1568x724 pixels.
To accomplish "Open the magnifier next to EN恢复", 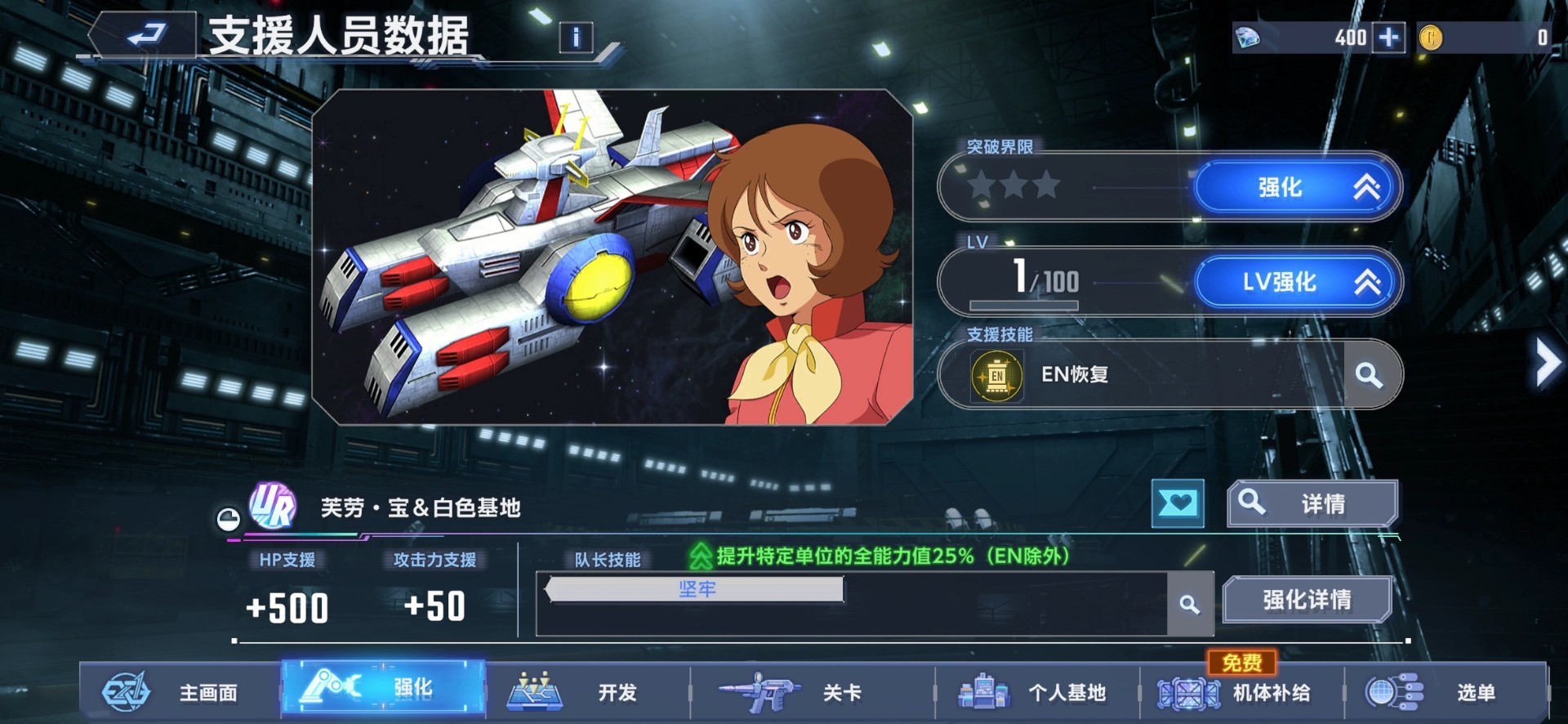I will [1368, 377].
